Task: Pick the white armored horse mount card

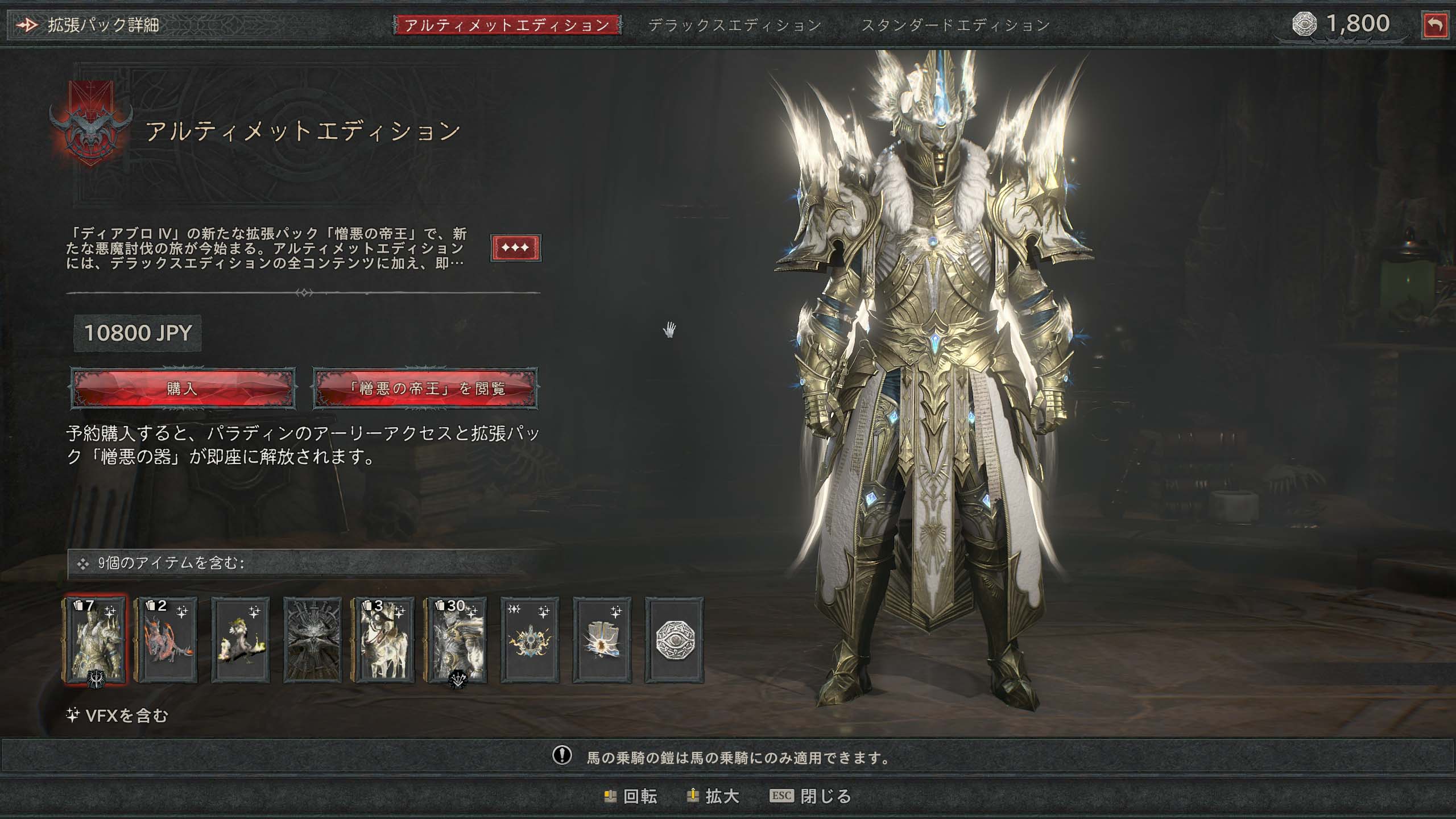Action: pos(384,640)
